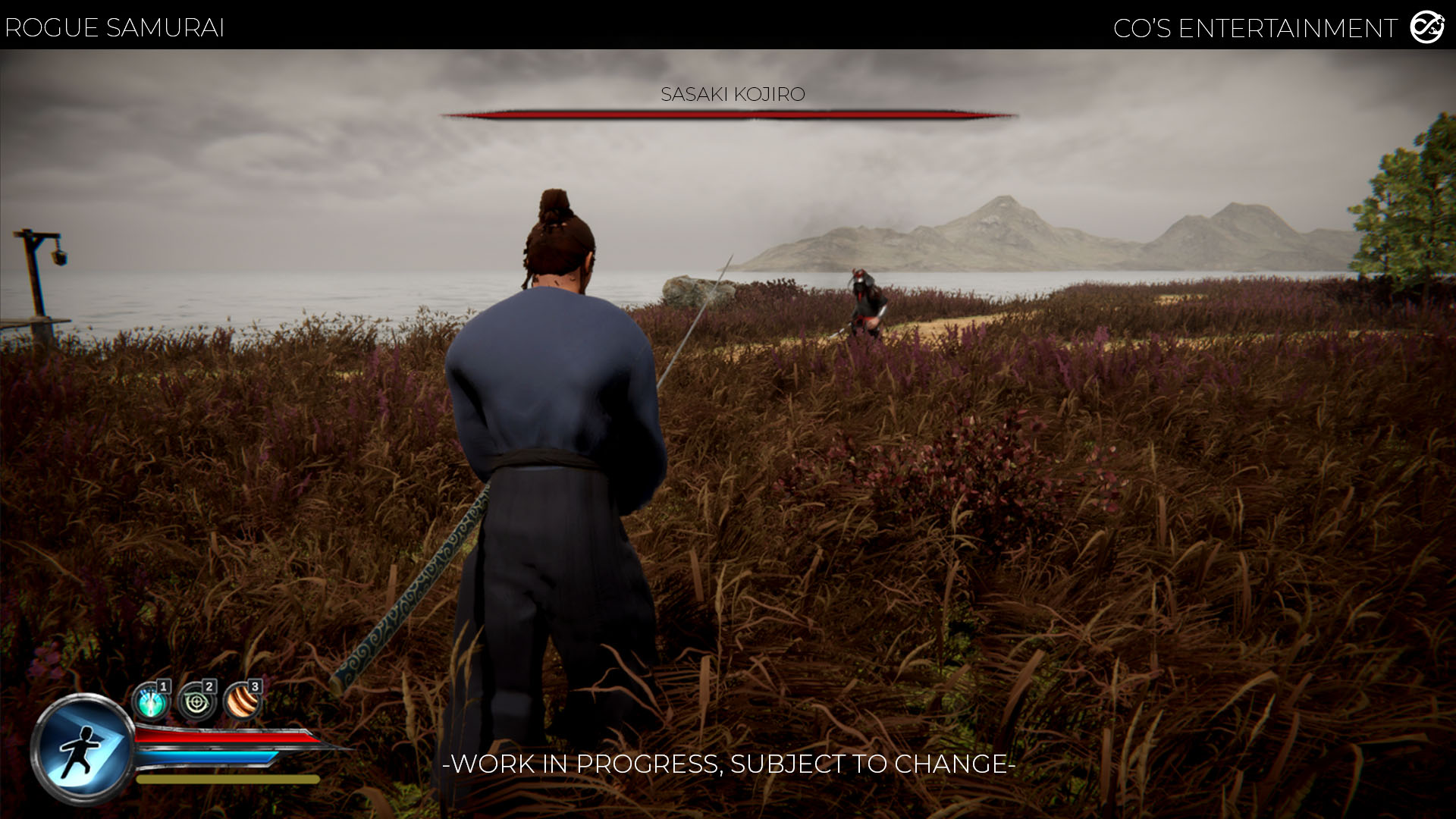Trigger the orange striped swirl ability
Image resolution: width=1456 pixels, height=819 pixels.
tap(243, 702)
